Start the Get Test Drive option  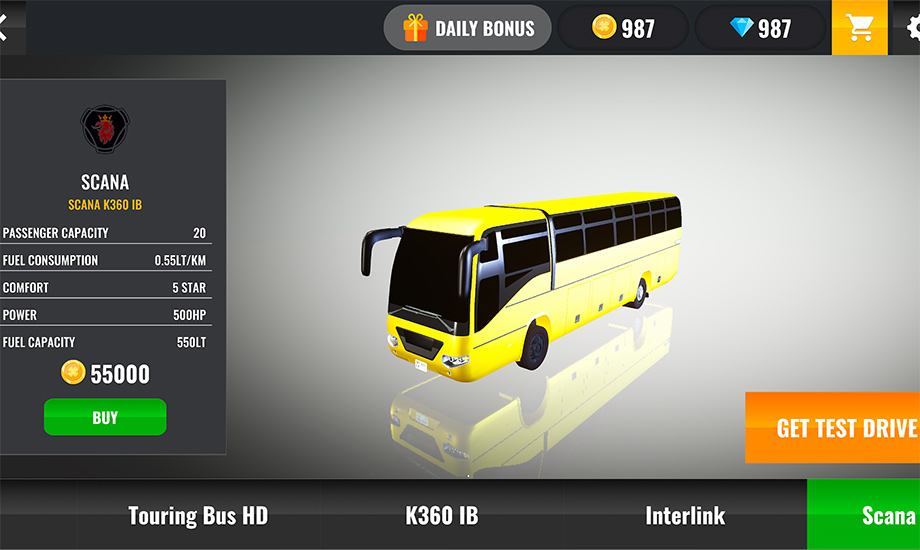tap(833, 428)
